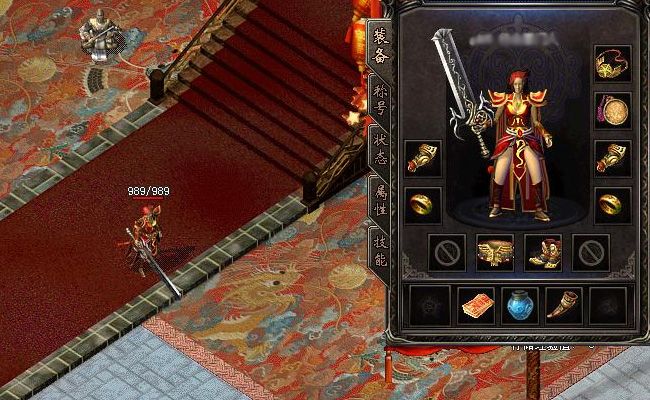Click the blue porcelain jar item
This screenshot has width=650, height=400.
tap(519, 305)
